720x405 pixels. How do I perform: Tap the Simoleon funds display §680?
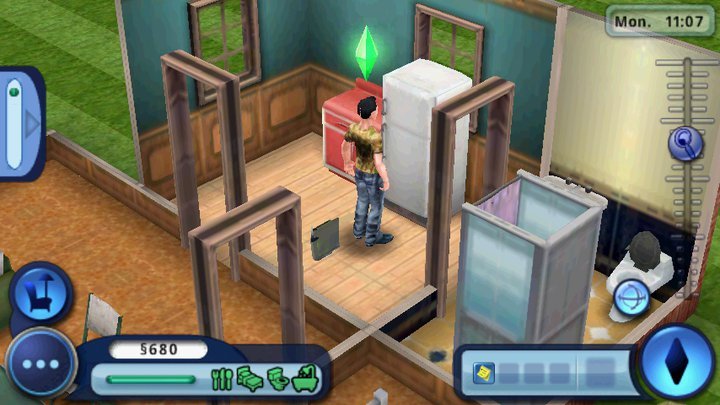click(157, 350)
